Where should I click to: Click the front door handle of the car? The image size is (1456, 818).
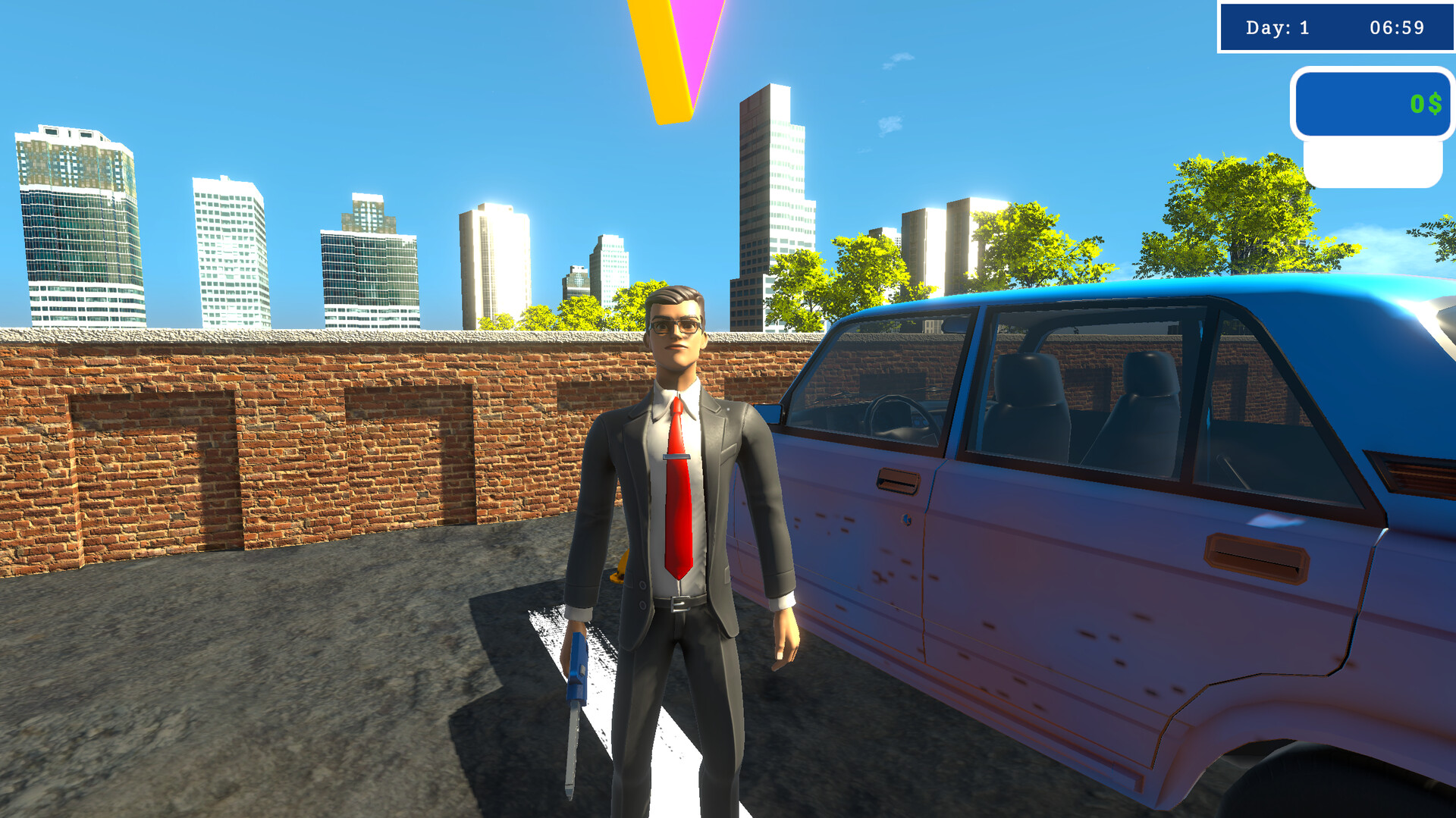click(x=899, y=479)
